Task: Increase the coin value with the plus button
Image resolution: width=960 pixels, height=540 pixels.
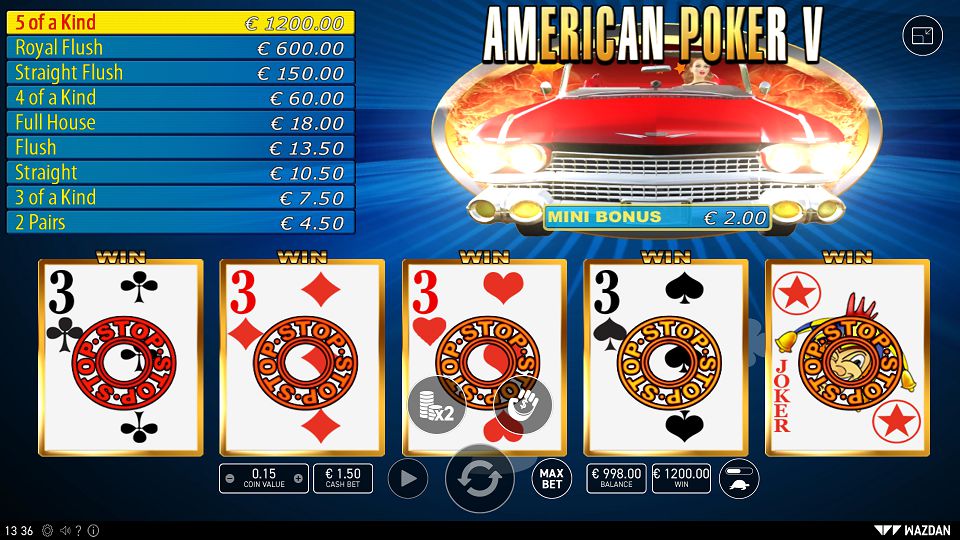Action: coord(299,479)
